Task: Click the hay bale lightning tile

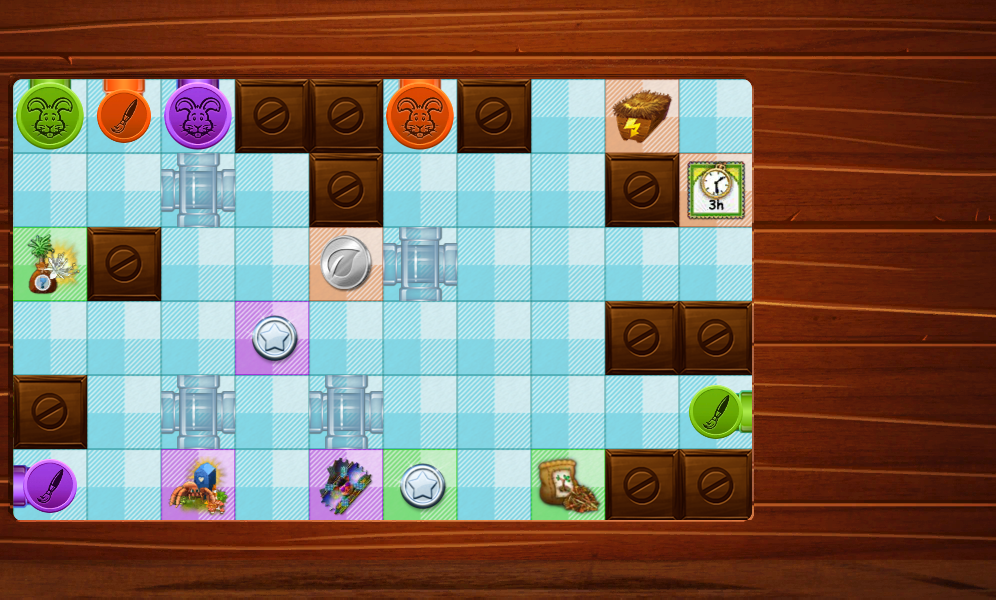Action: 642,116
